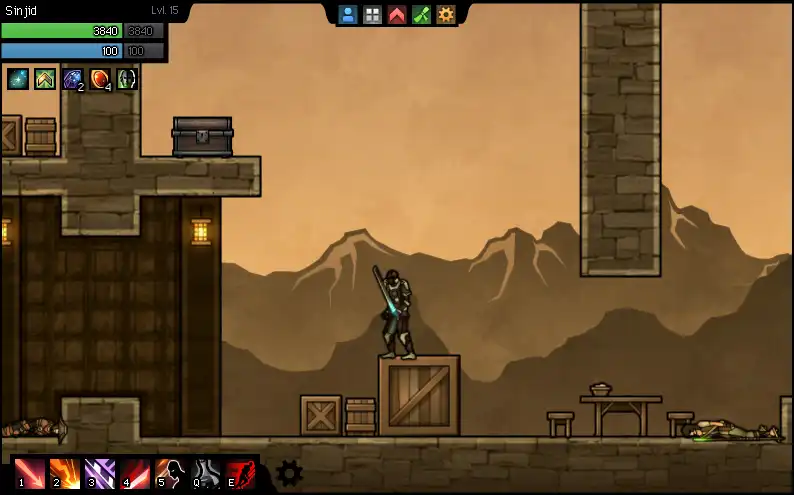Viewport: 794px width, 495px height.
Task: Activate skill 4 red slash ability
Action: [135, 472]
